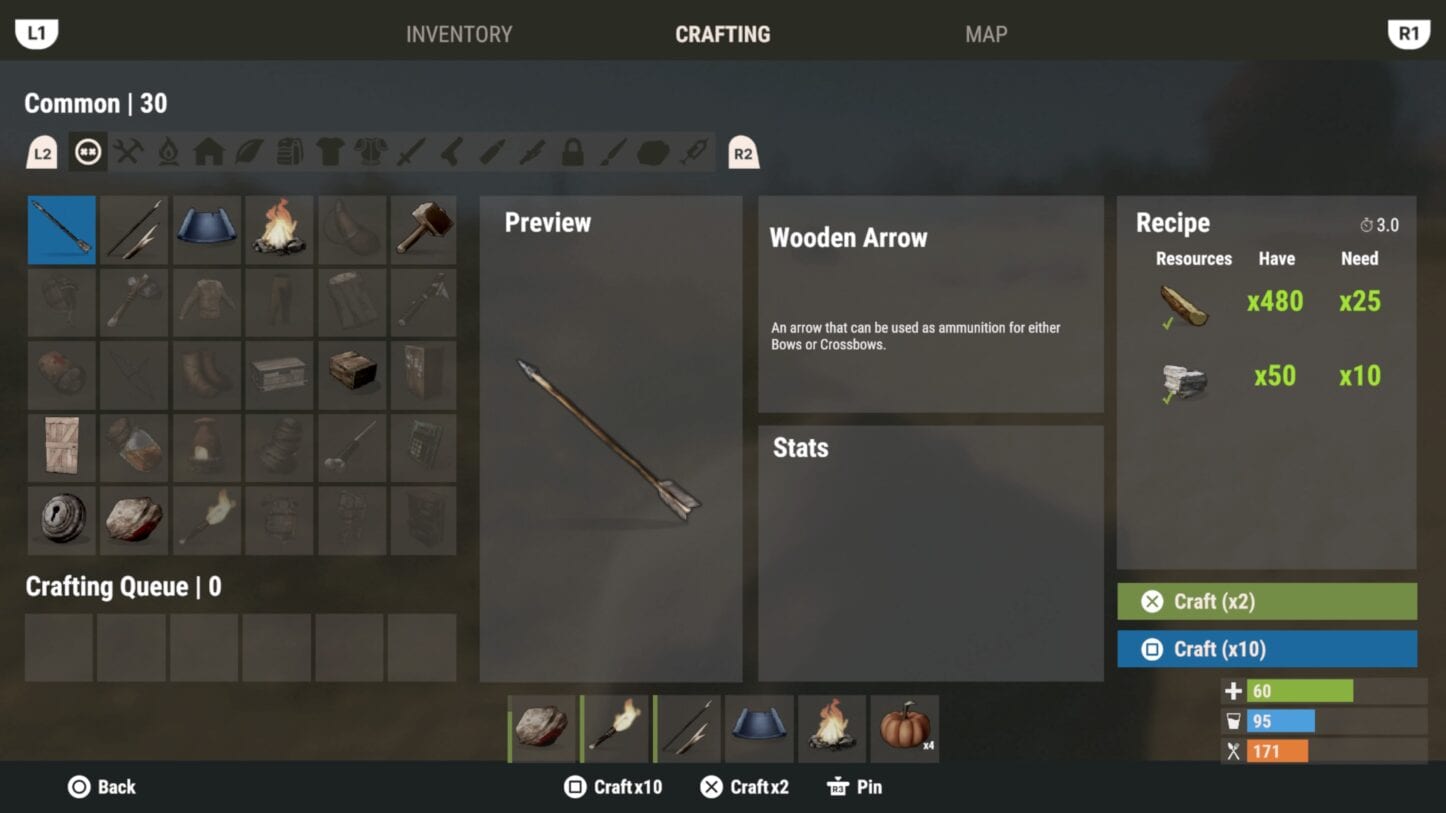Show the clothing T-shirt category
The image size is (1446, 813).
pyautogui.click(x=330, y=152)
